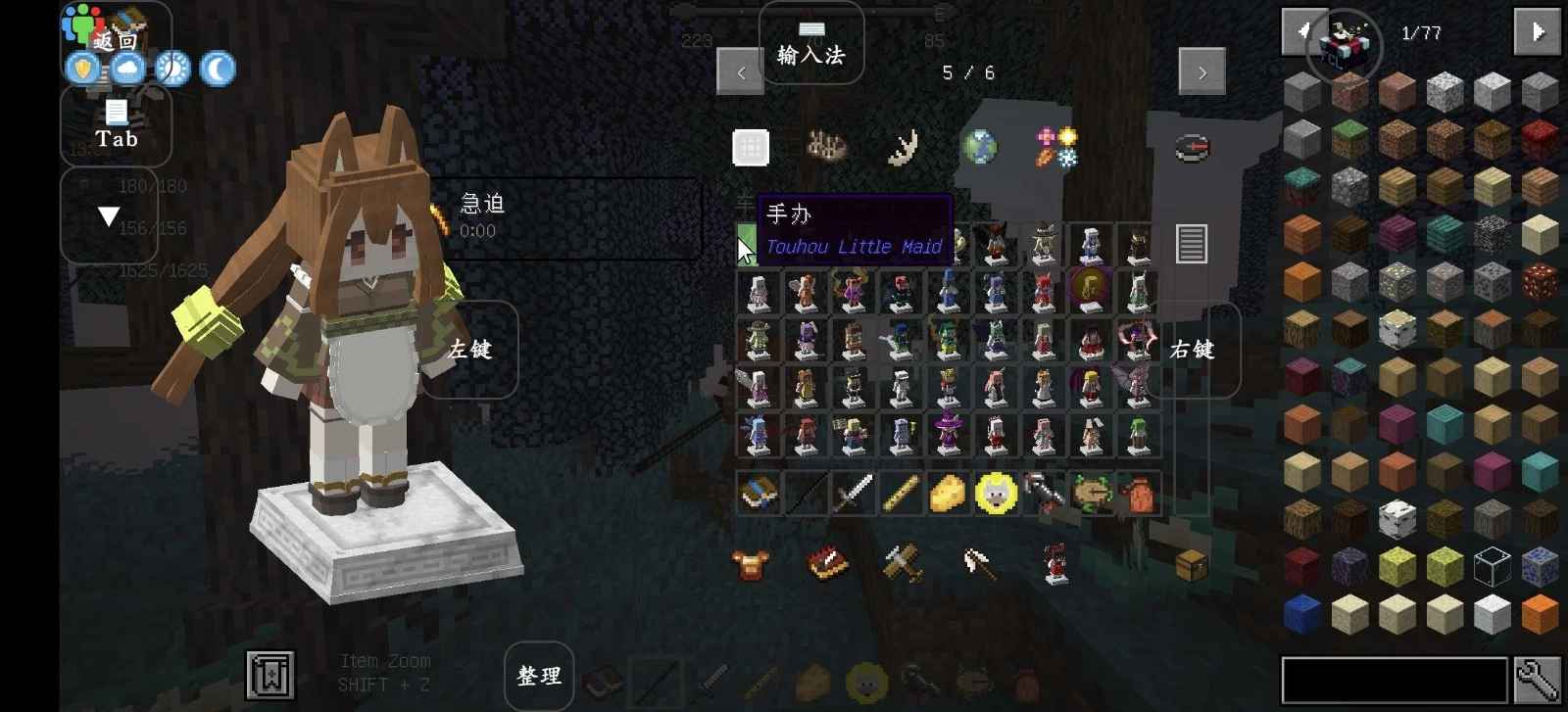Go to the previous creative tab page

click(x=740, y=71)
